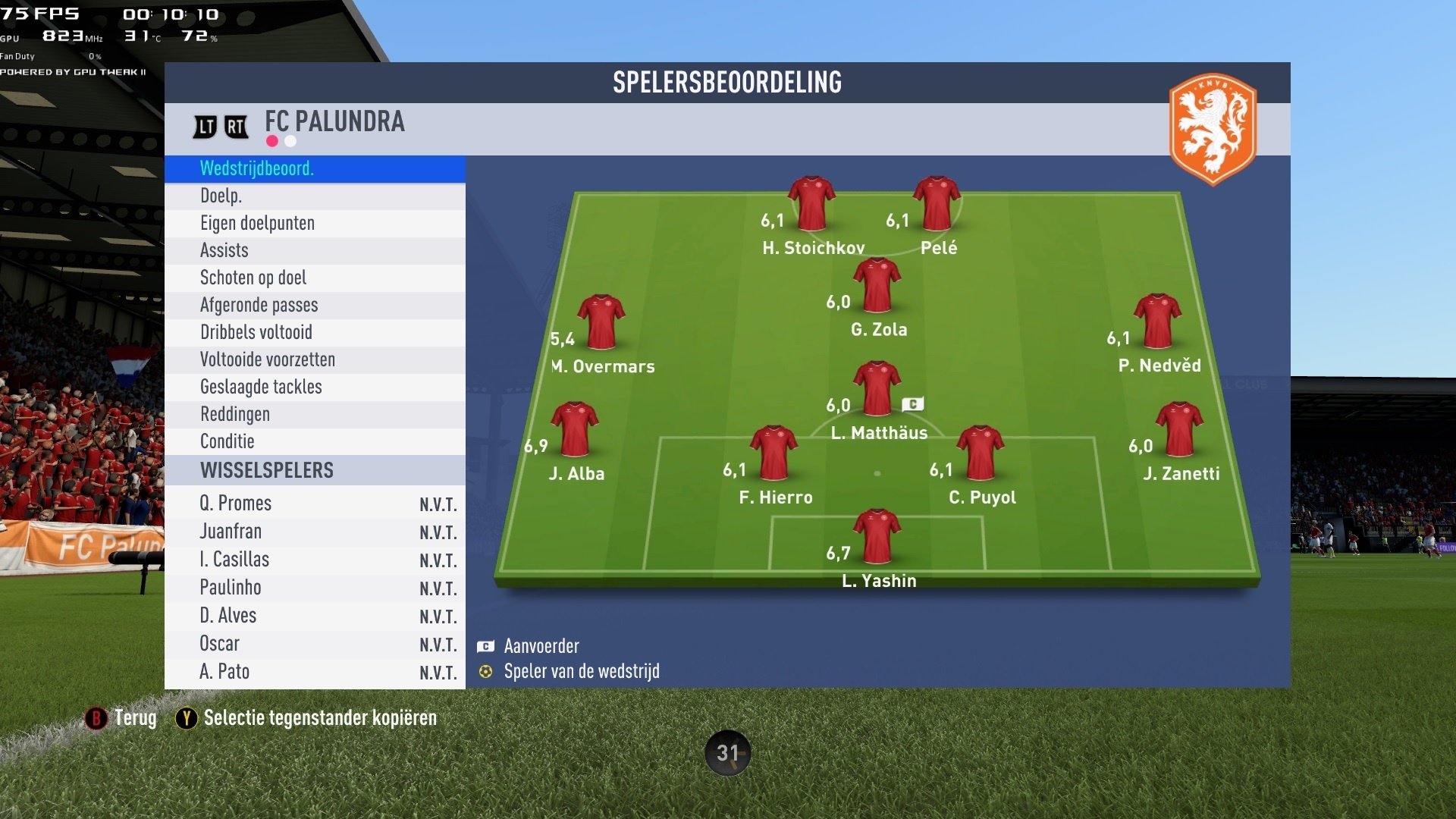
Task: Select goalkeeper L. Yashin on pitch
Action: [877, 537]
